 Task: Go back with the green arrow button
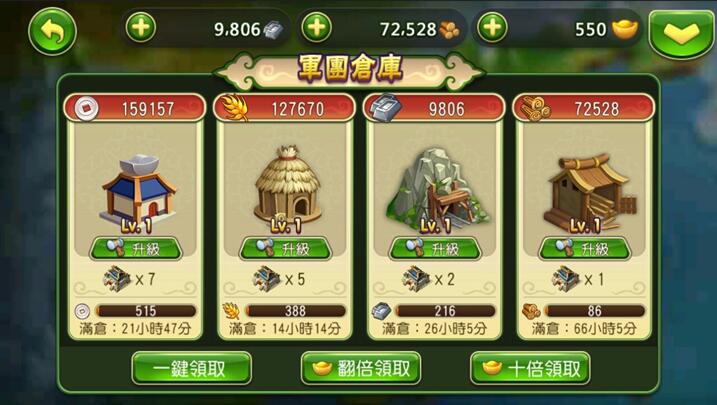[51, 31]
